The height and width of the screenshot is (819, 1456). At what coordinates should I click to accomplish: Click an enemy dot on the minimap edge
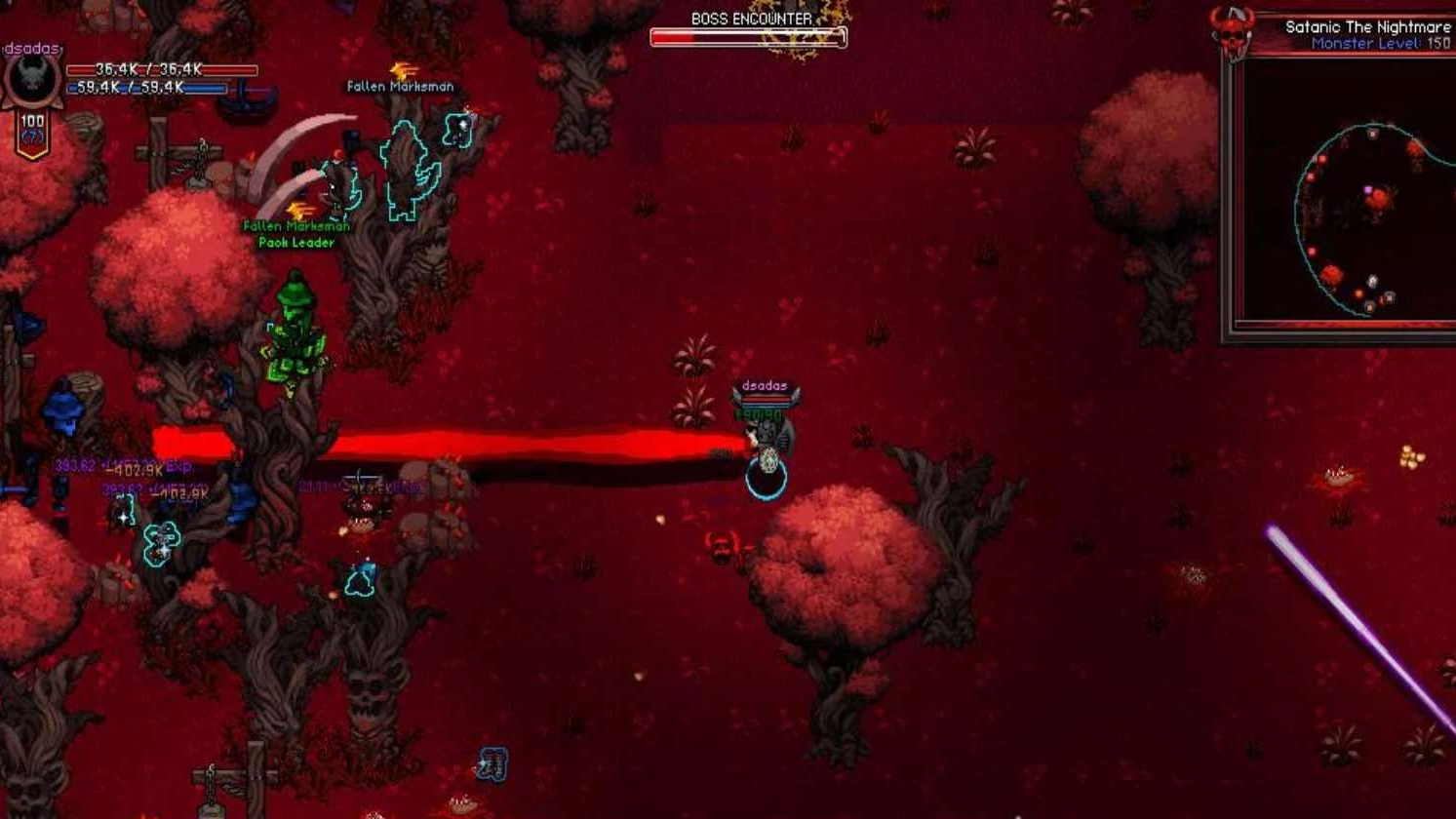1322,159
